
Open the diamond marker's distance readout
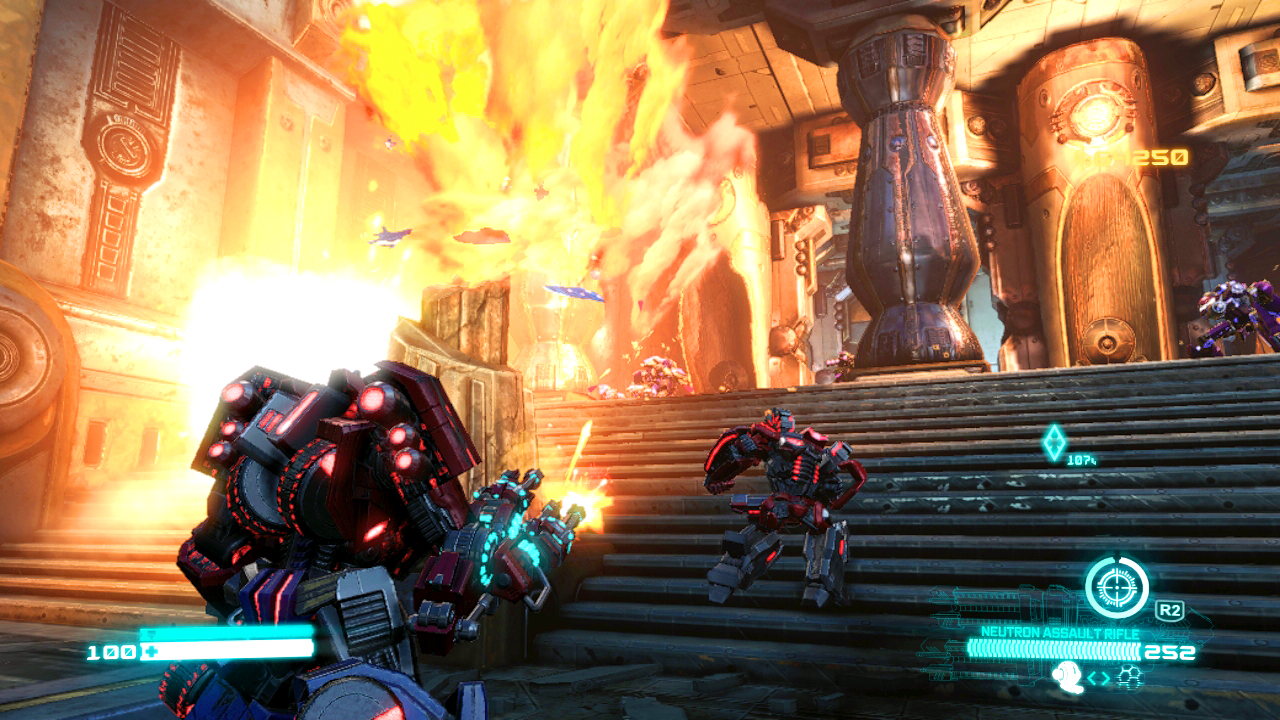pos(1085,462)
